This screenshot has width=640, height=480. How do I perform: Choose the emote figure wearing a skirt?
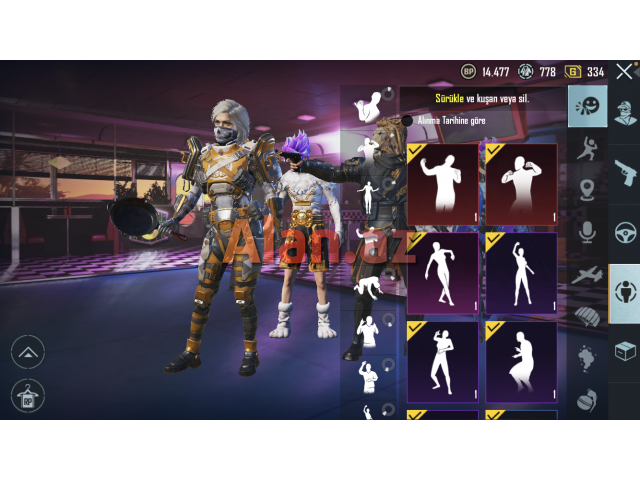(x=520, y=358)
